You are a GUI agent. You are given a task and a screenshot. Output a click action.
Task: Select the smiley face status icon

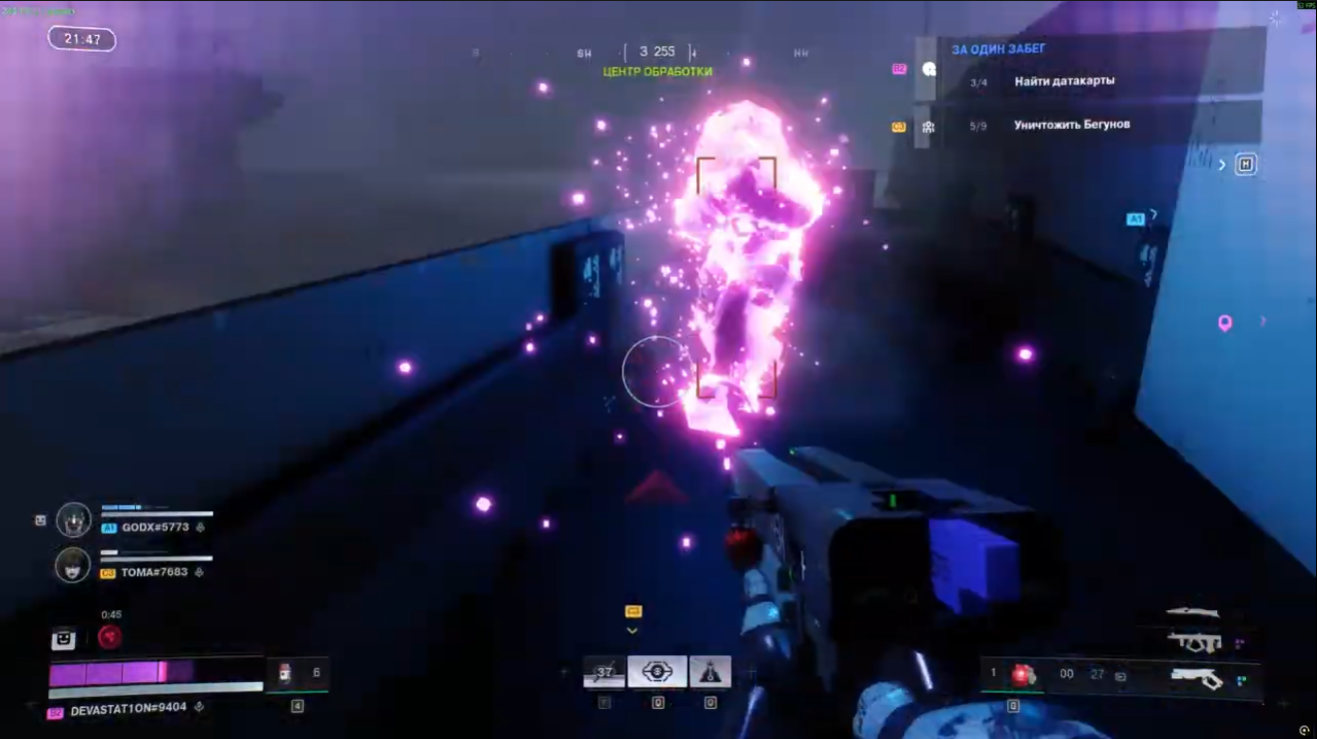[x=64, y=637]
